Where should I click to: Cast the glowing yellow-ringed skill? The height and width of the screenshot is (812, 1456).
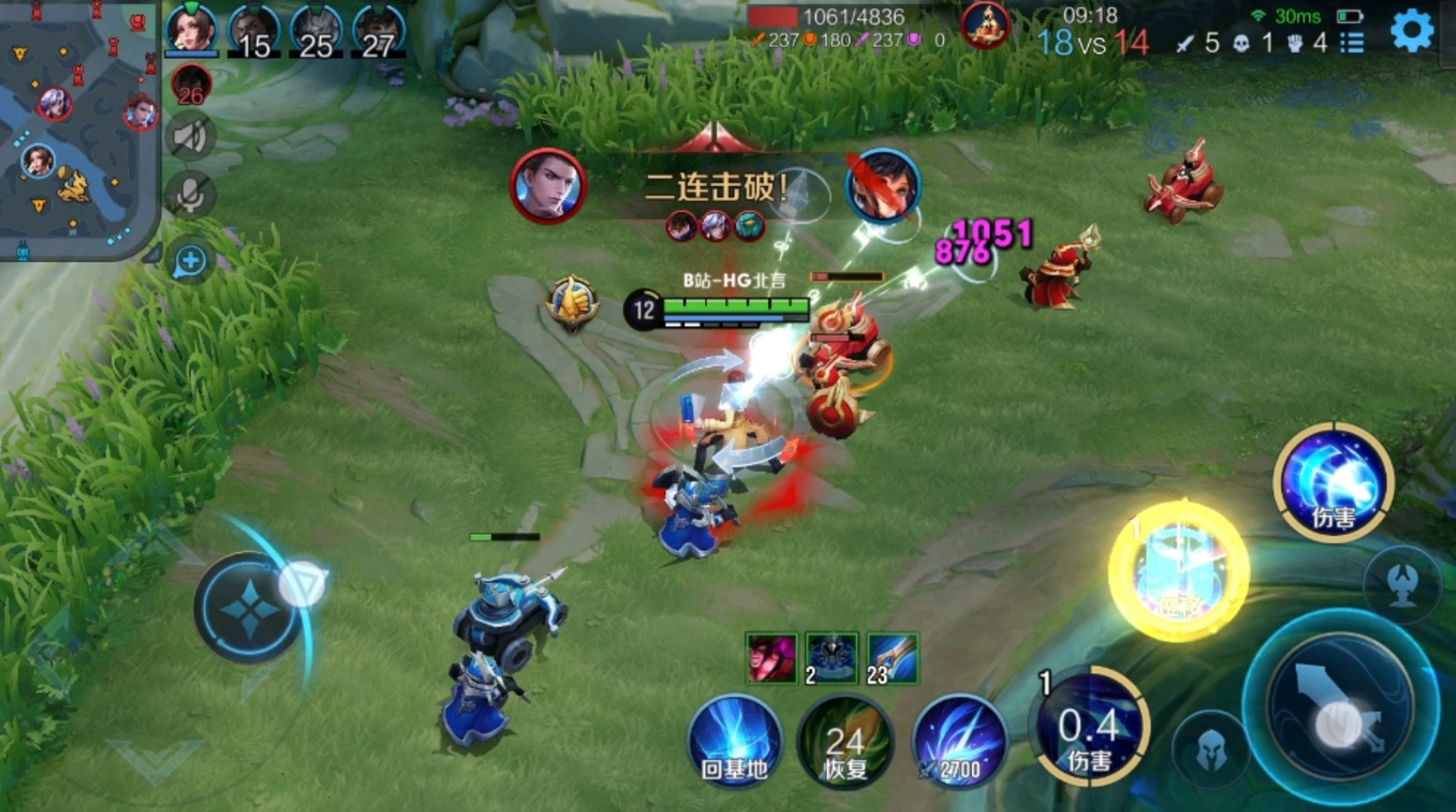coord(1179,571)
